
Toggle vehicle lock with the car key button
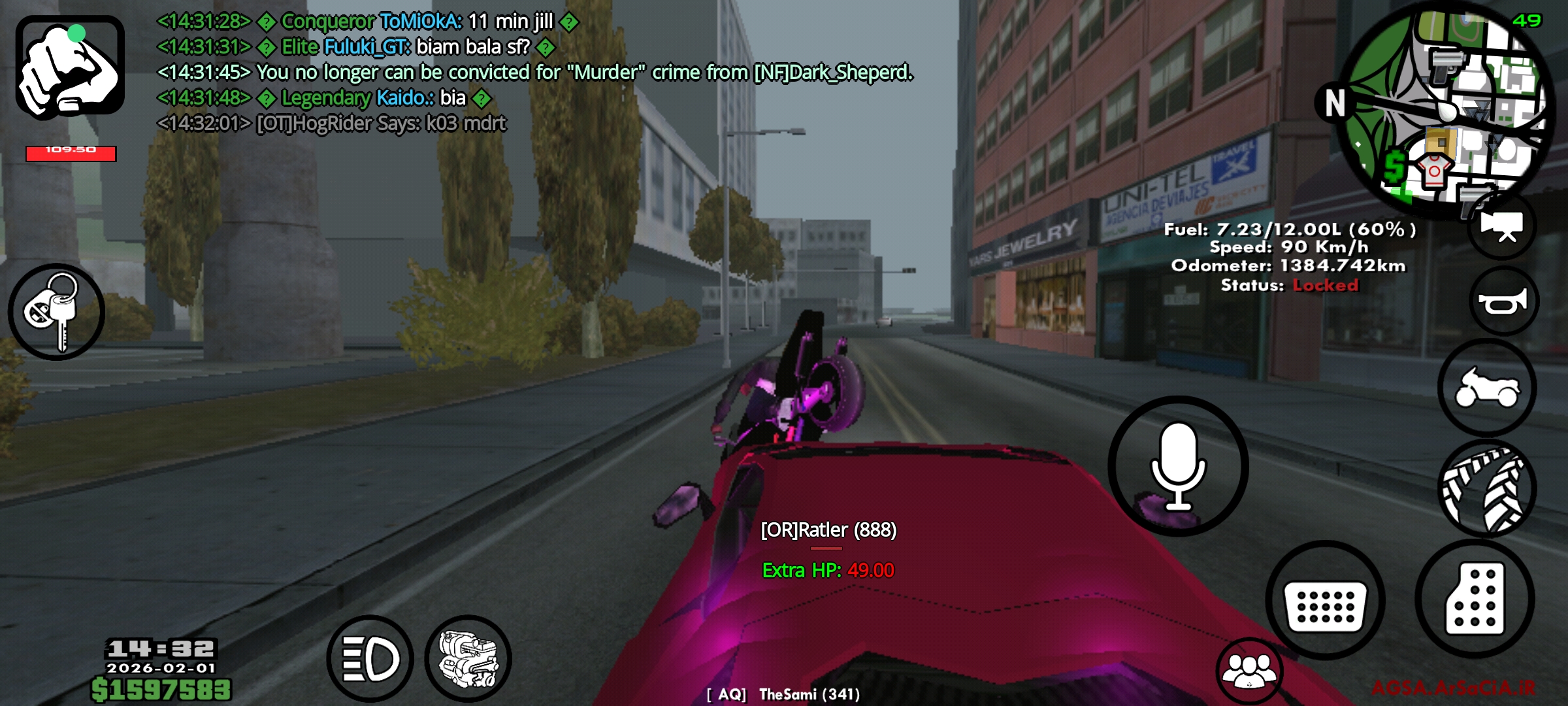pos(56,312)
